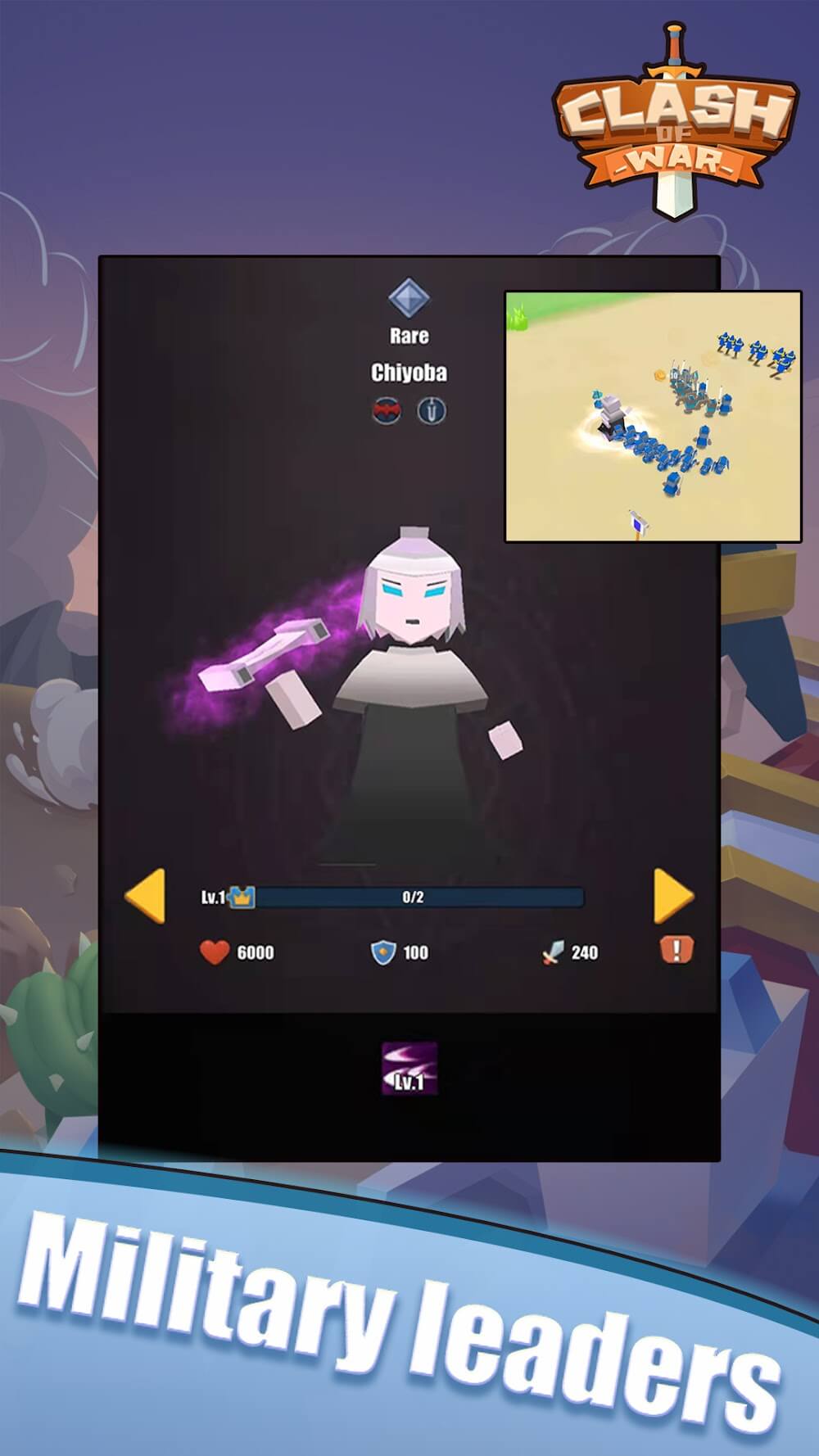Tap the red bat trait icon
The image size is (819, 1456).
[387, 410]
